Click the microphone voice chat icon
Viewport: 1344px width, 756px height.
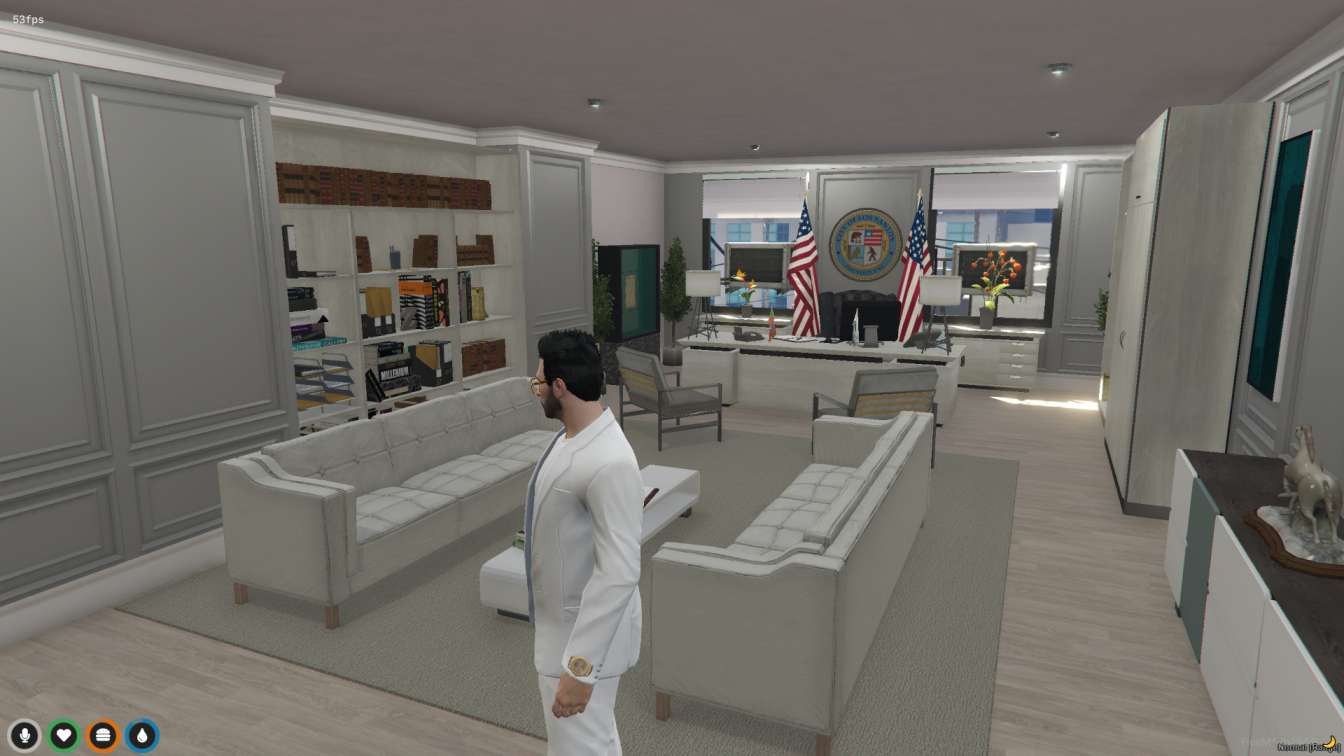click(24, 733)
